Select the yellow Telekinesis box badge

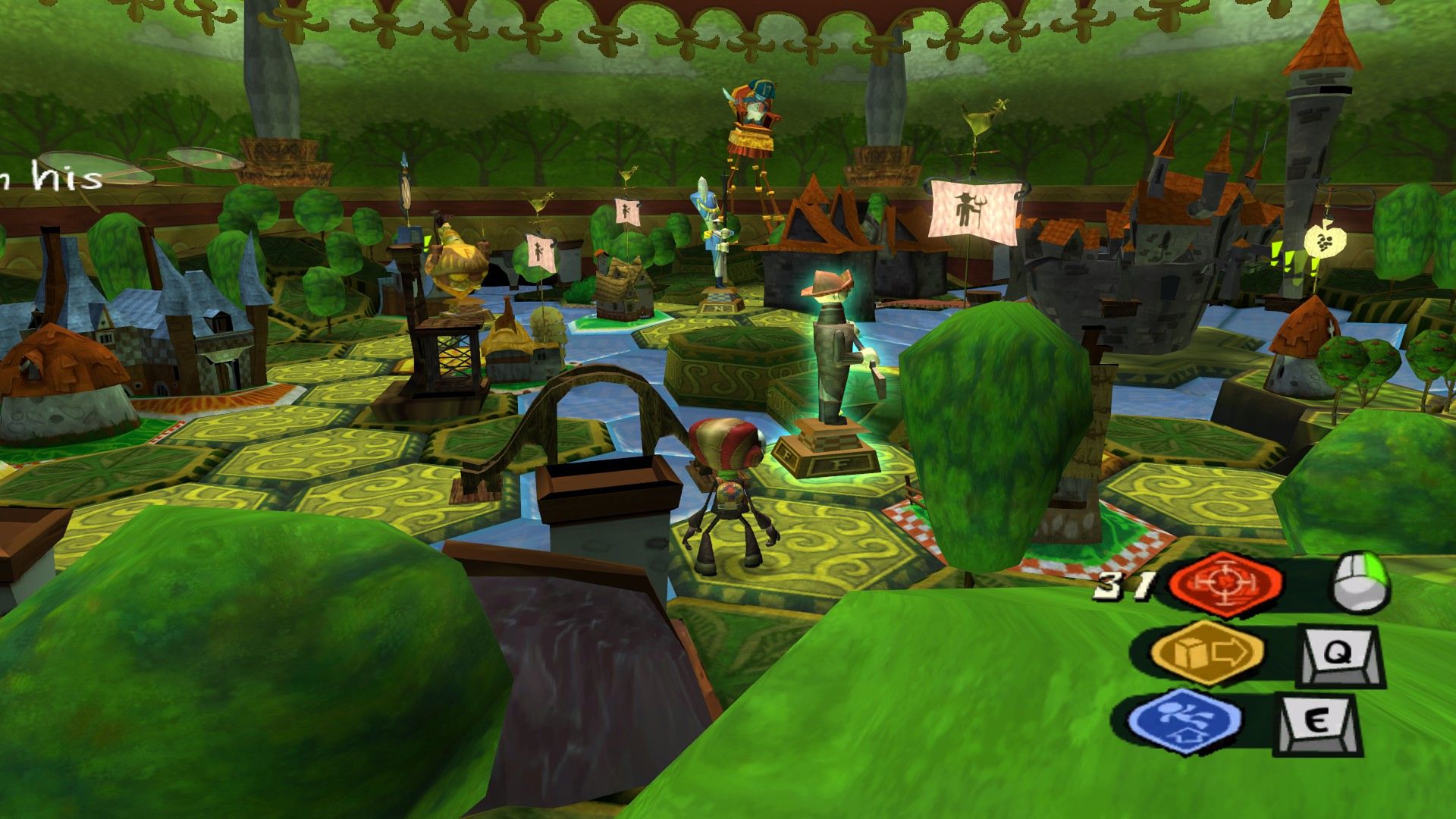(1207, 651)
